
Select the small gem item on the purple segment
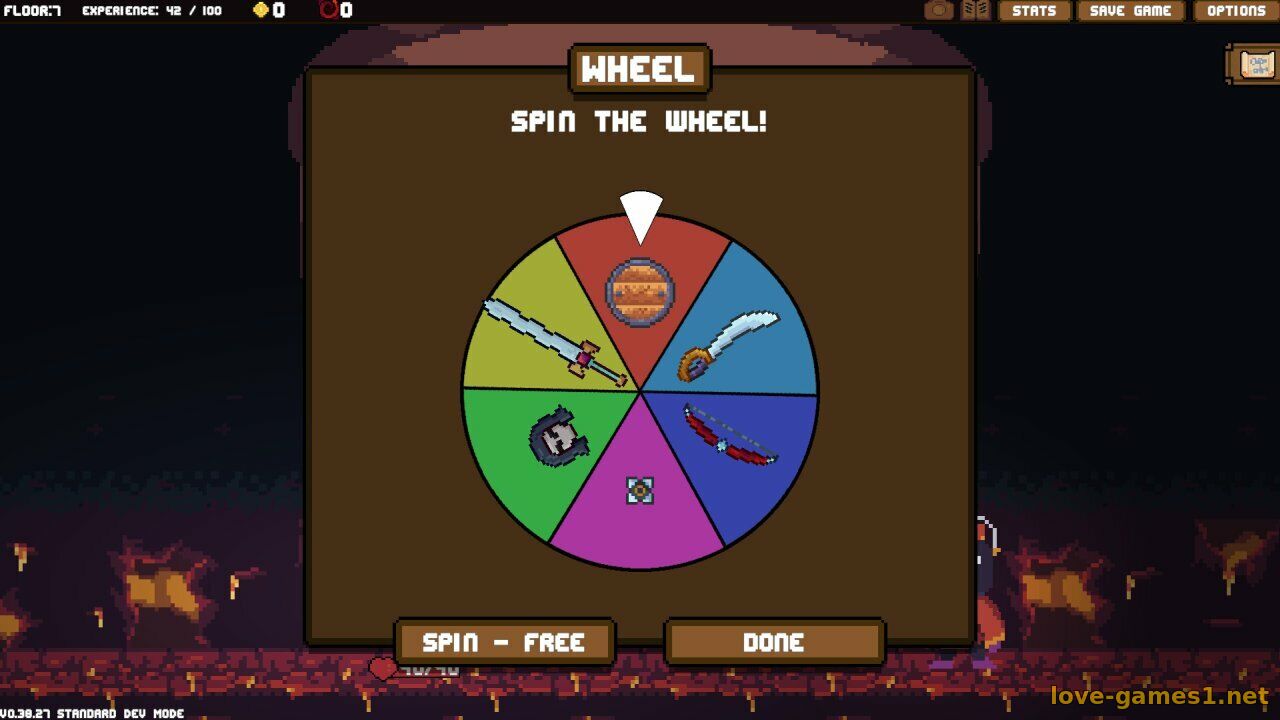640,490
